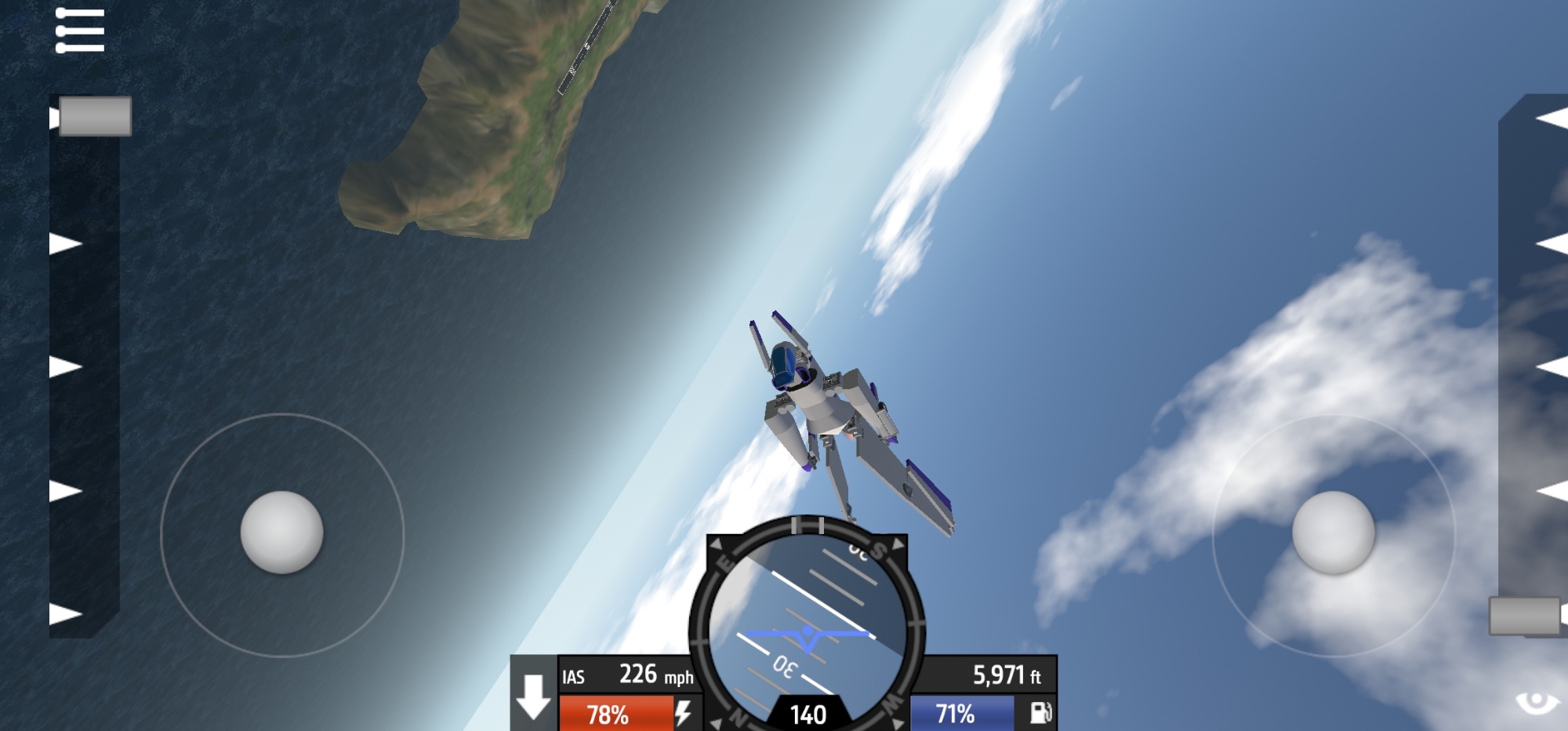Click the circular attitude indicator

click(808, 627)
